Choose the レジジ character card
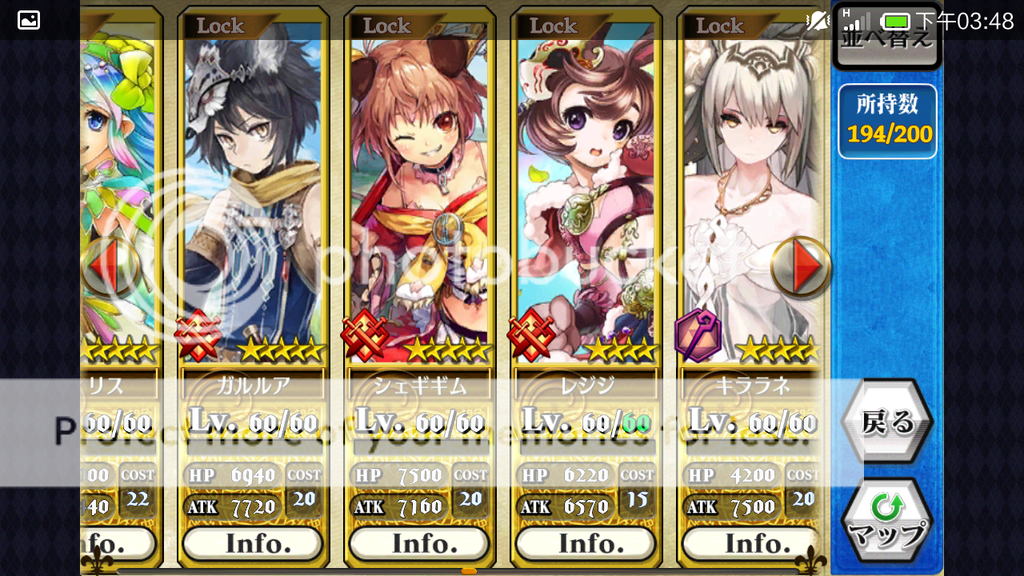 coord(585,200)
